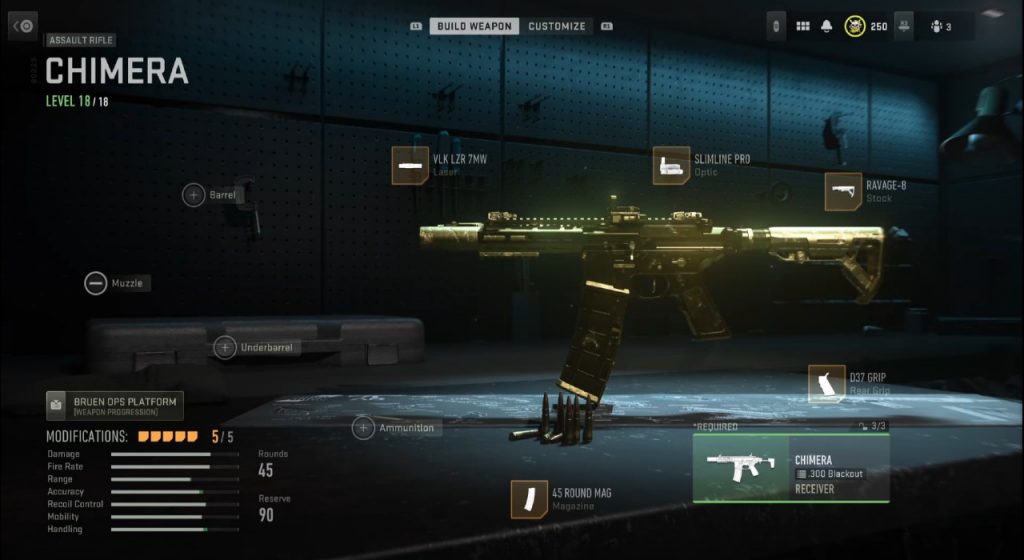Switch to the Build Weapon tab

(x=474, y=26)
